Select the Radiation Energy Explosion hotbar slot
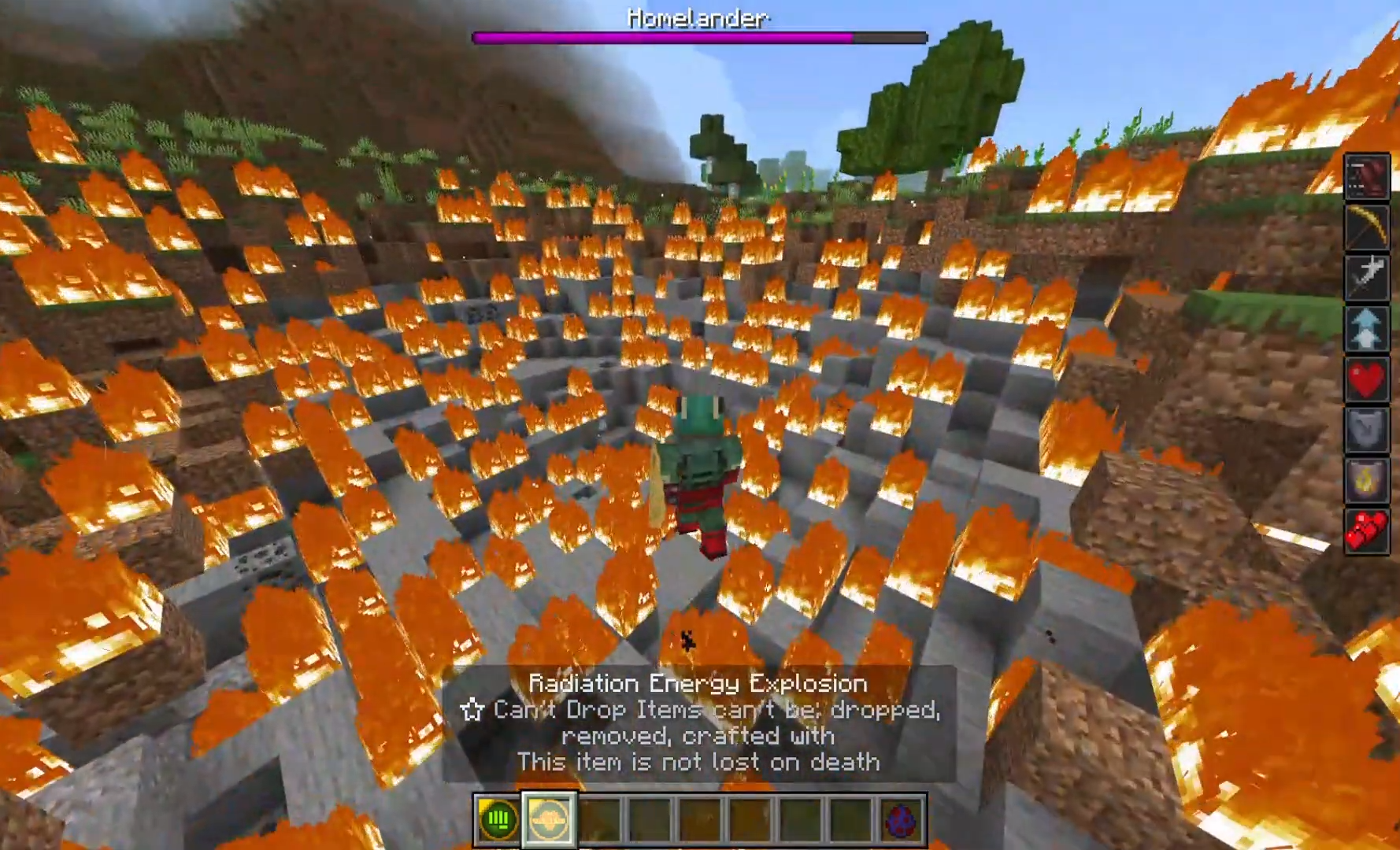The height and width of the screenshot is (850, 1400). pos(549,819)
